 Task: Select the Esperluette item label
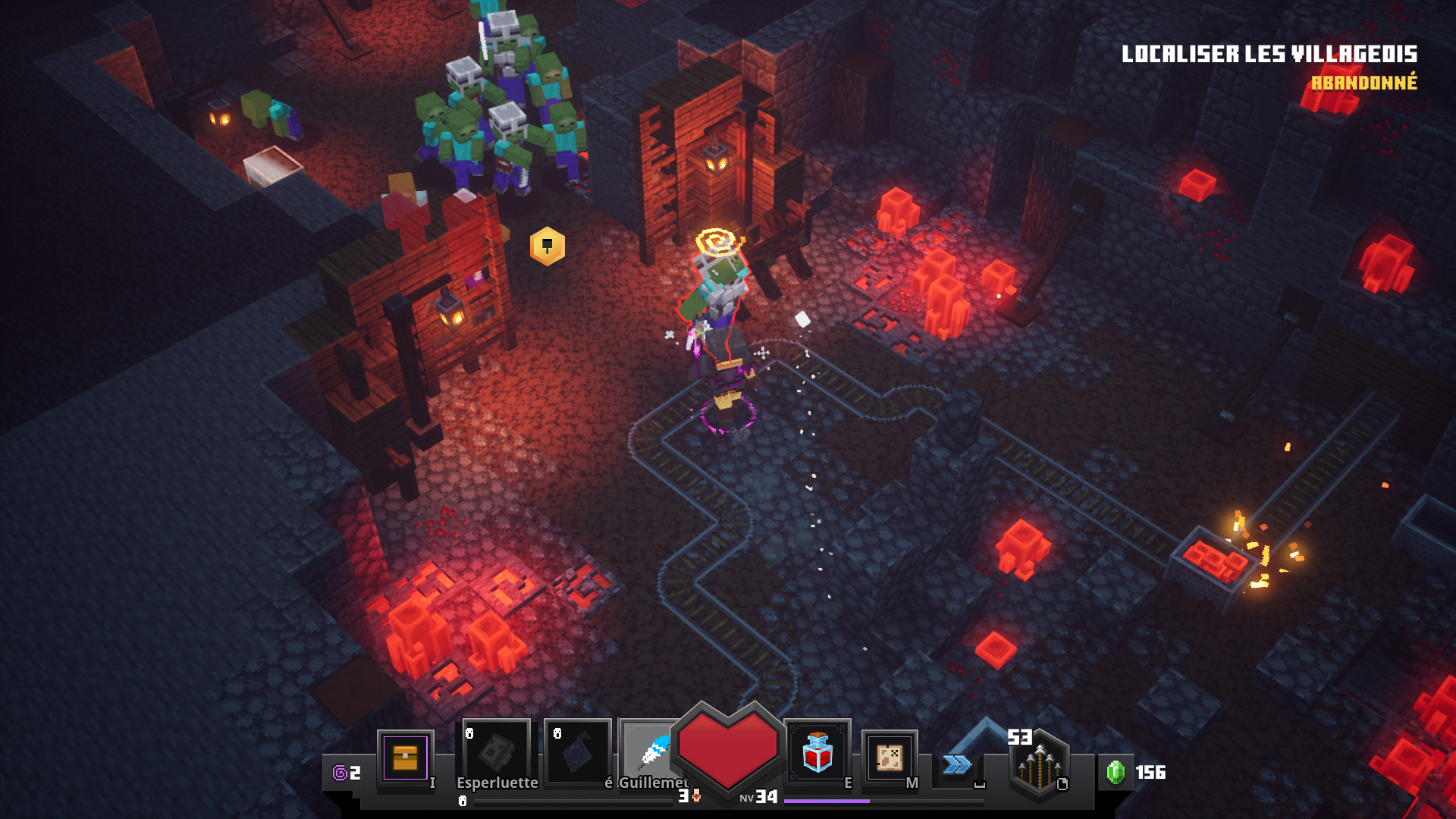(497, 782)
